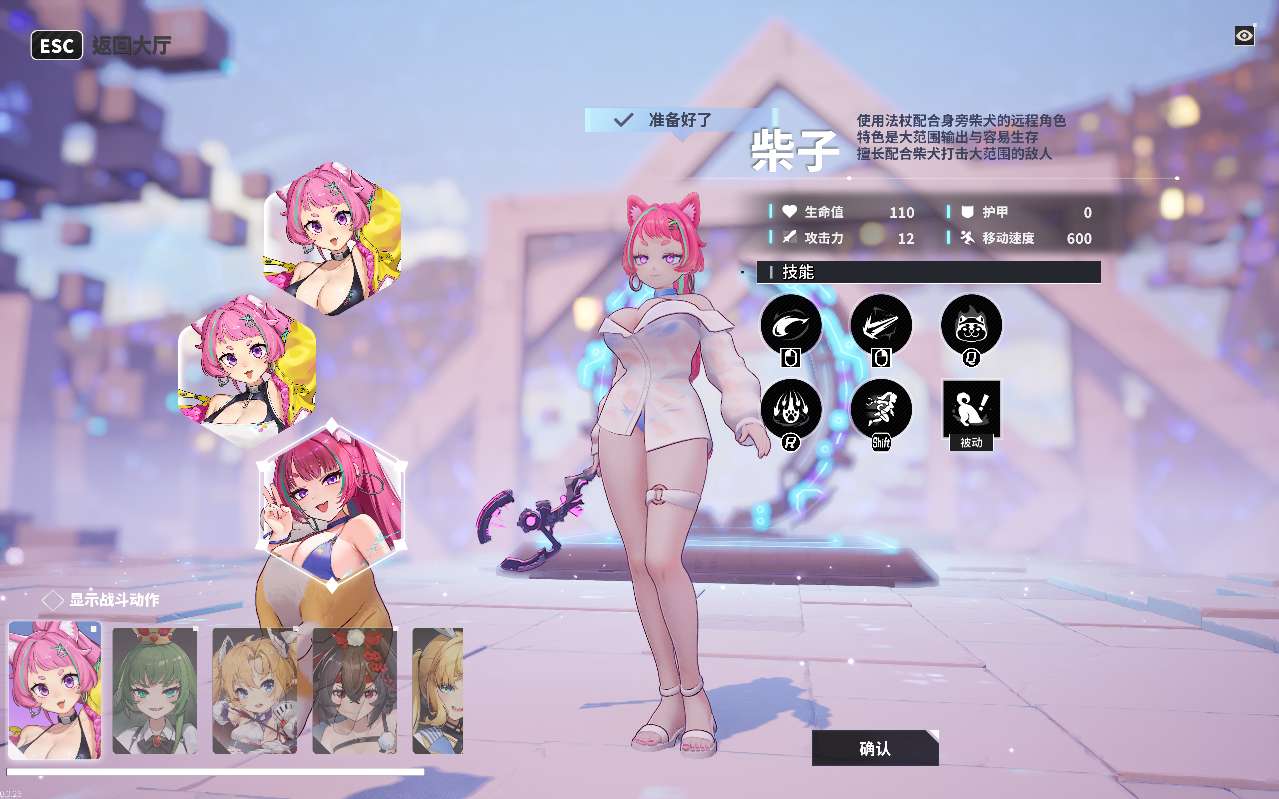Choose the middle hexagon skin sticking tongue out
This screenshot has width=1279, height=799.
pos(247,365)
